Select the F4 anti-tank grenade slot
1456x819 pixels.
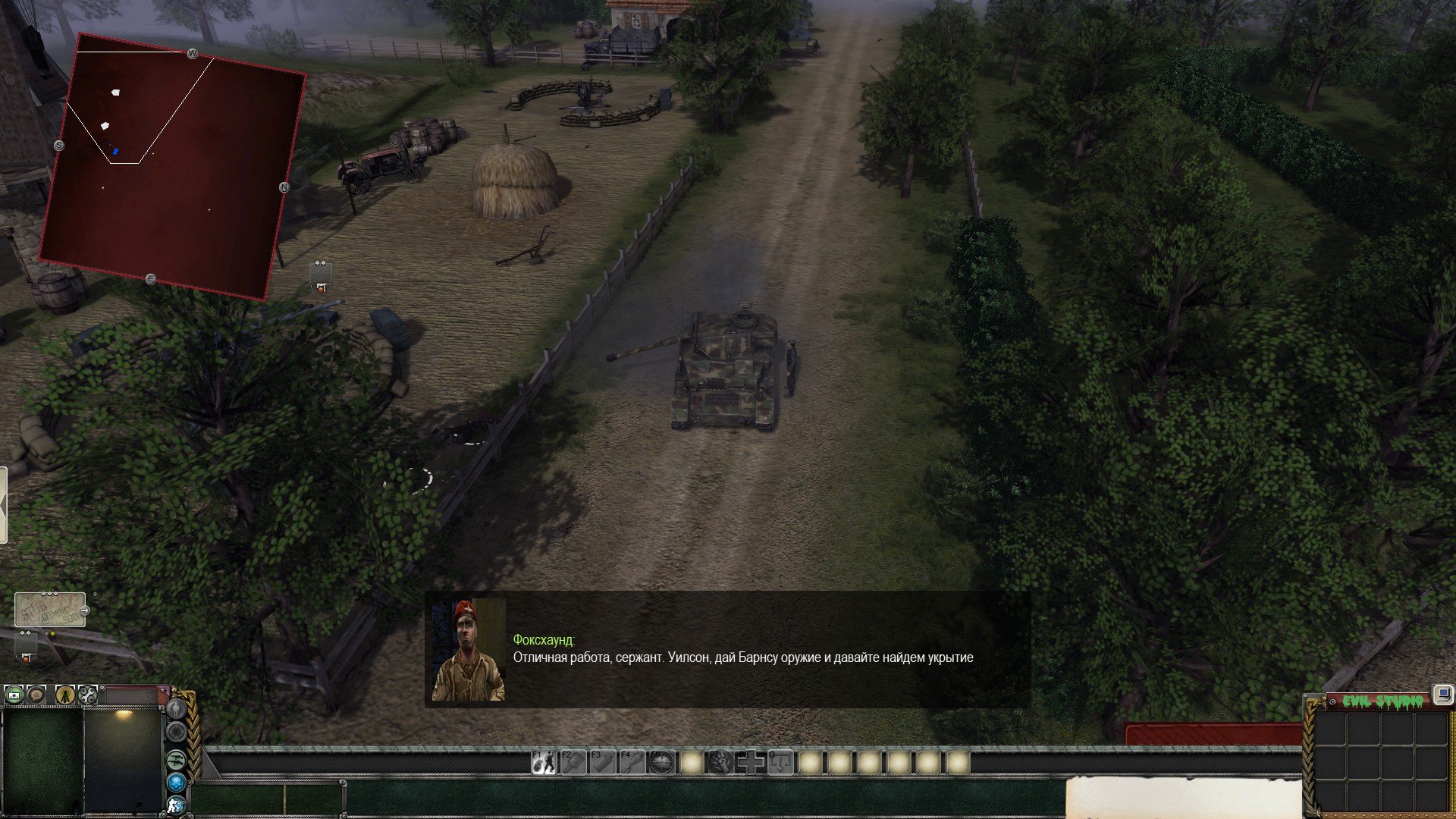pyautogui.click(x=632, y=762)
